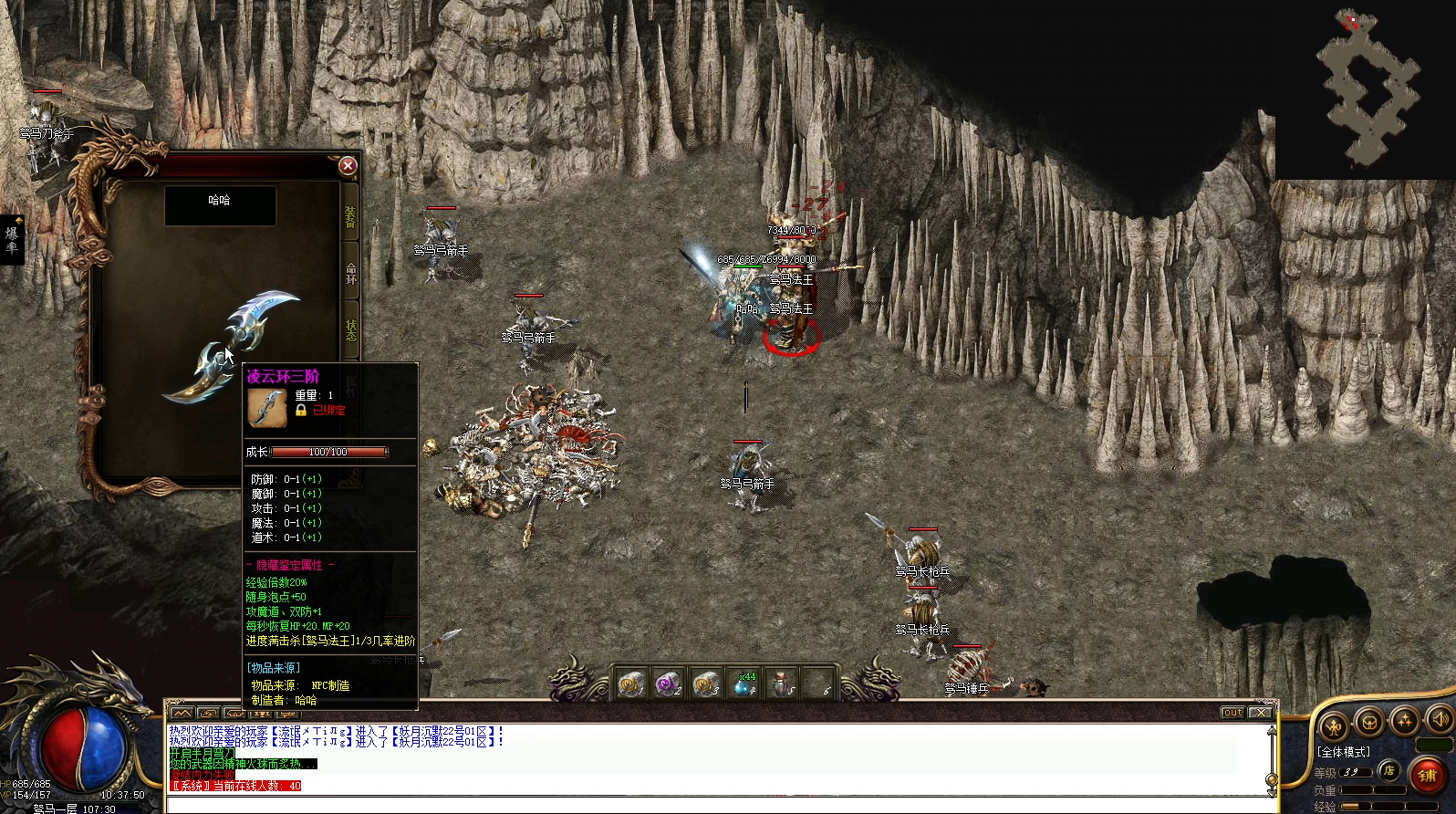This screenshot has height=814, width=1456.
Task: Switch to the 状态 status tab
Action: 351,329
